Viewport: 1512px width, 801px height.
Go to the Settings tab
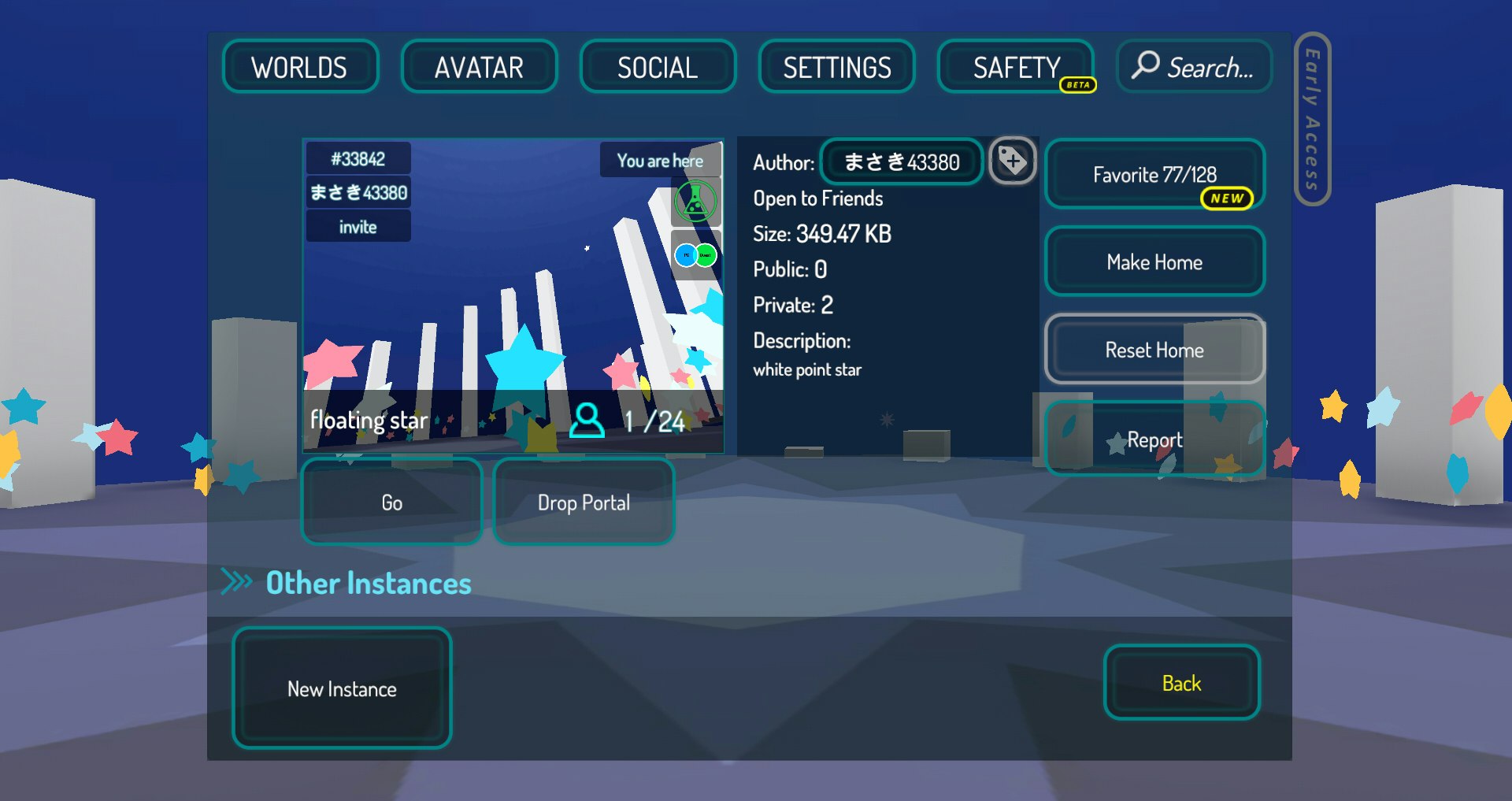tap(836, 67)
